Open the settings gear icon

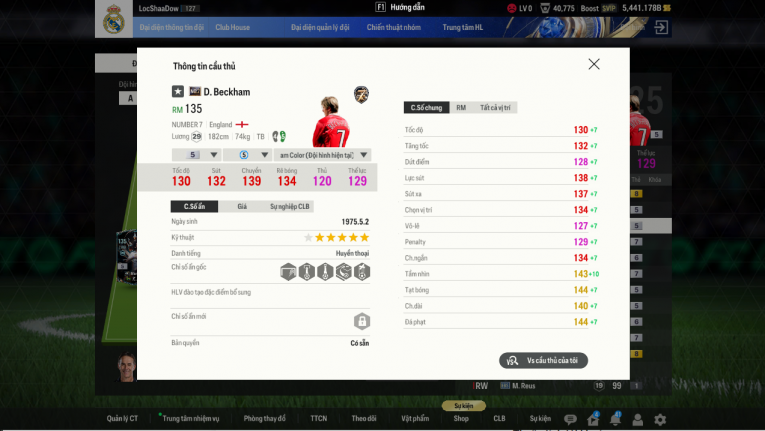point(660,419)
